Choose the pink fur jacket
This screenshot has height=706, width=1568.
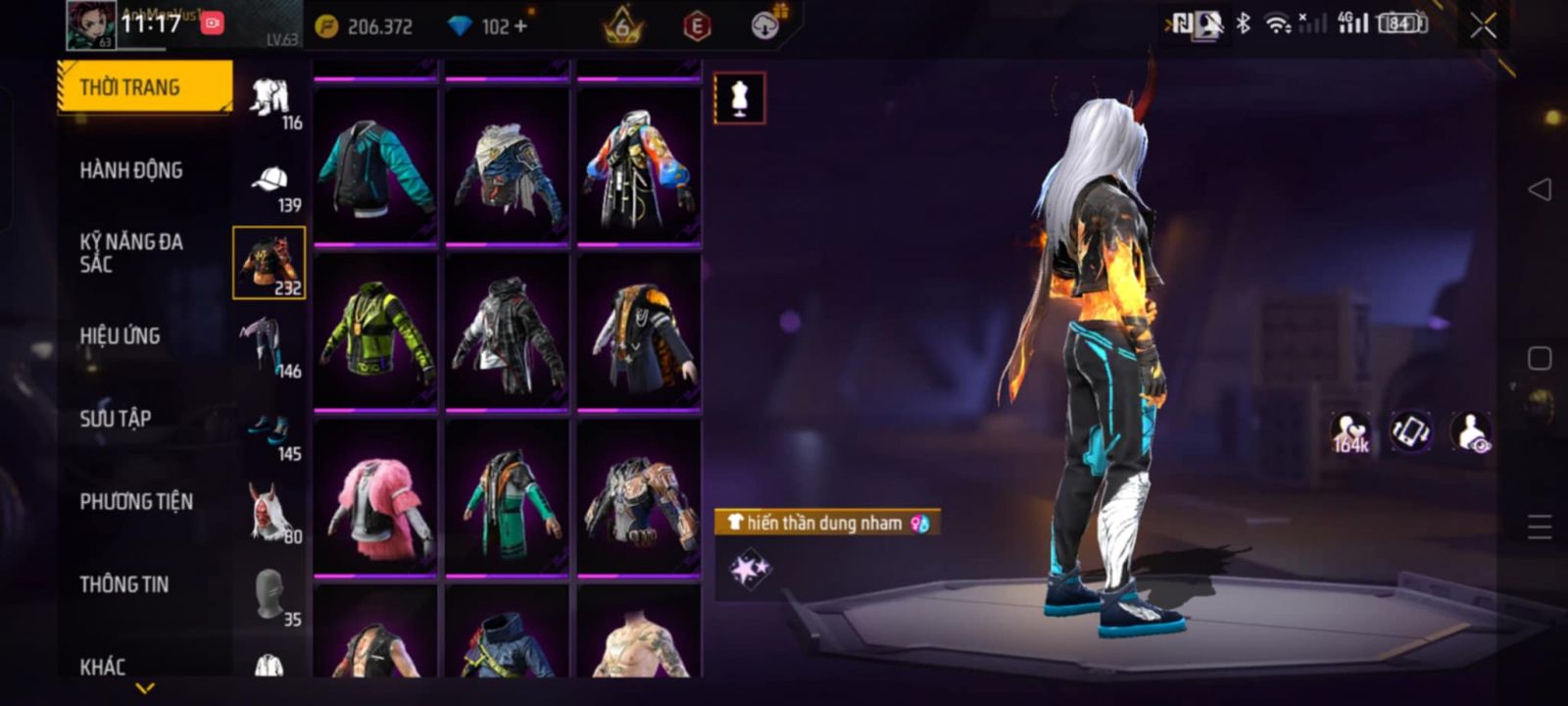coord(375,497)
